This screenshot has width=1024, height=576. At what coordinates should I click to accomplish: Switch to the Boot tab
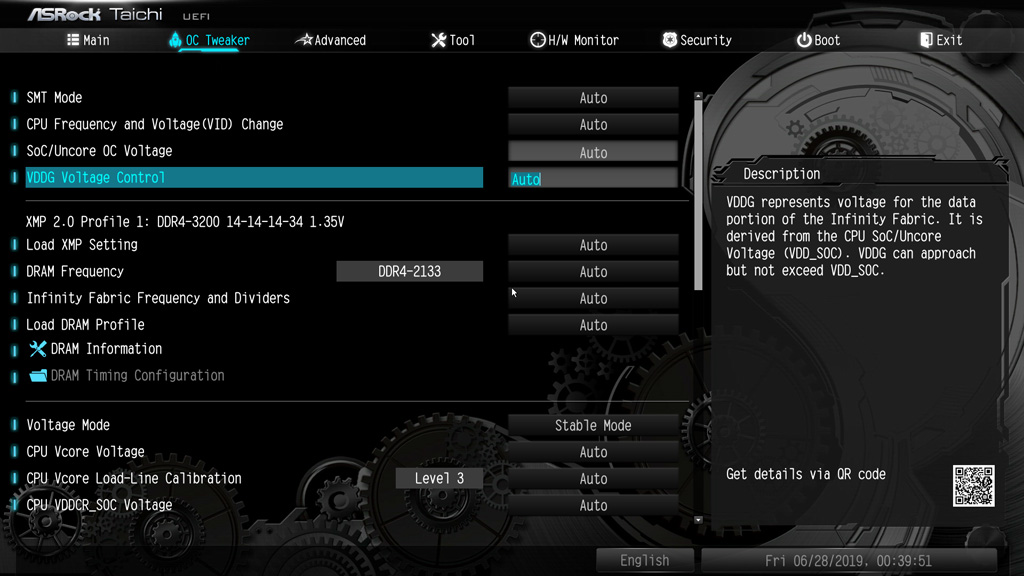(x=818, y=40)
